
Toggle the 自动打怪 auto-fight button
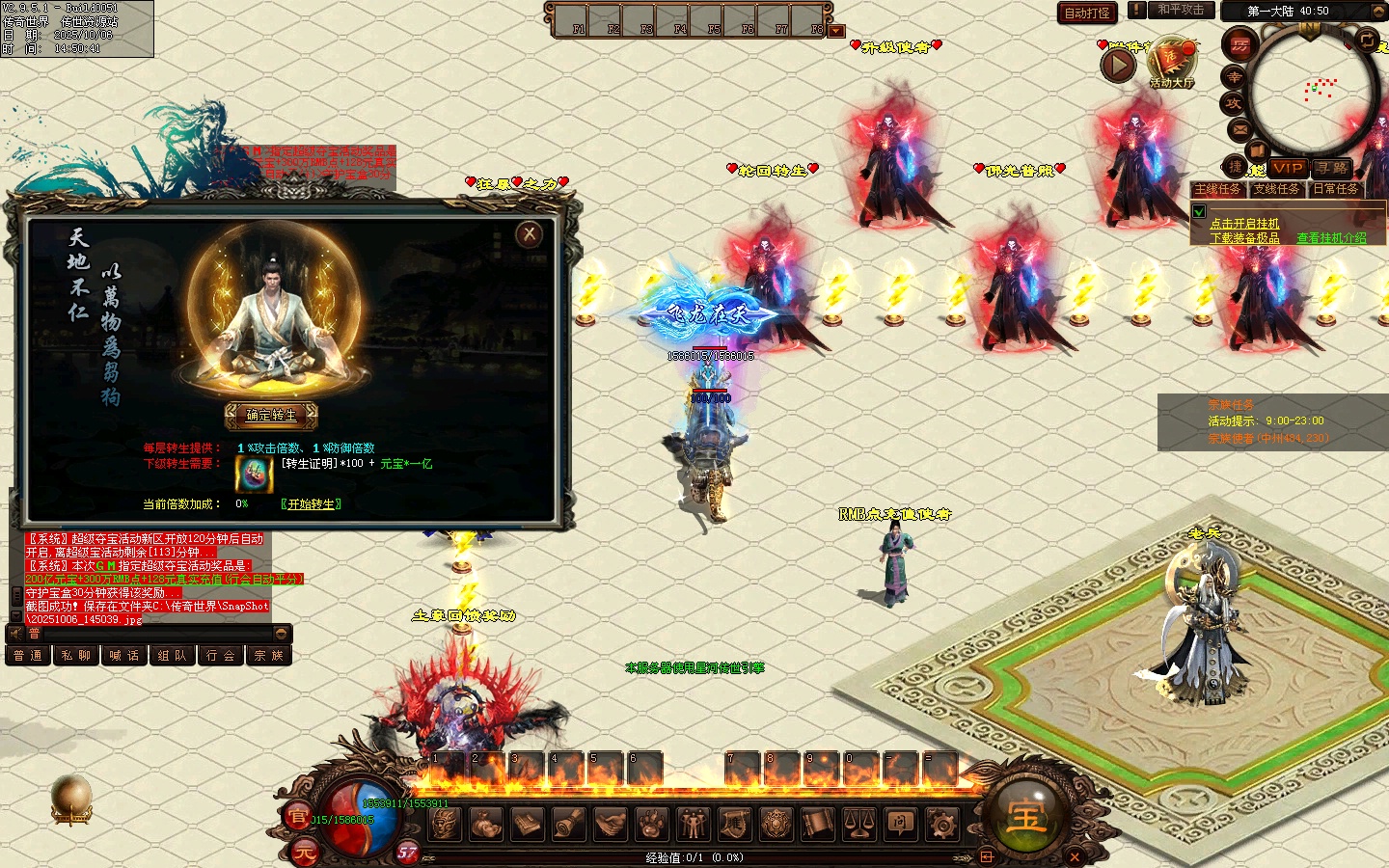(1087, 14)
